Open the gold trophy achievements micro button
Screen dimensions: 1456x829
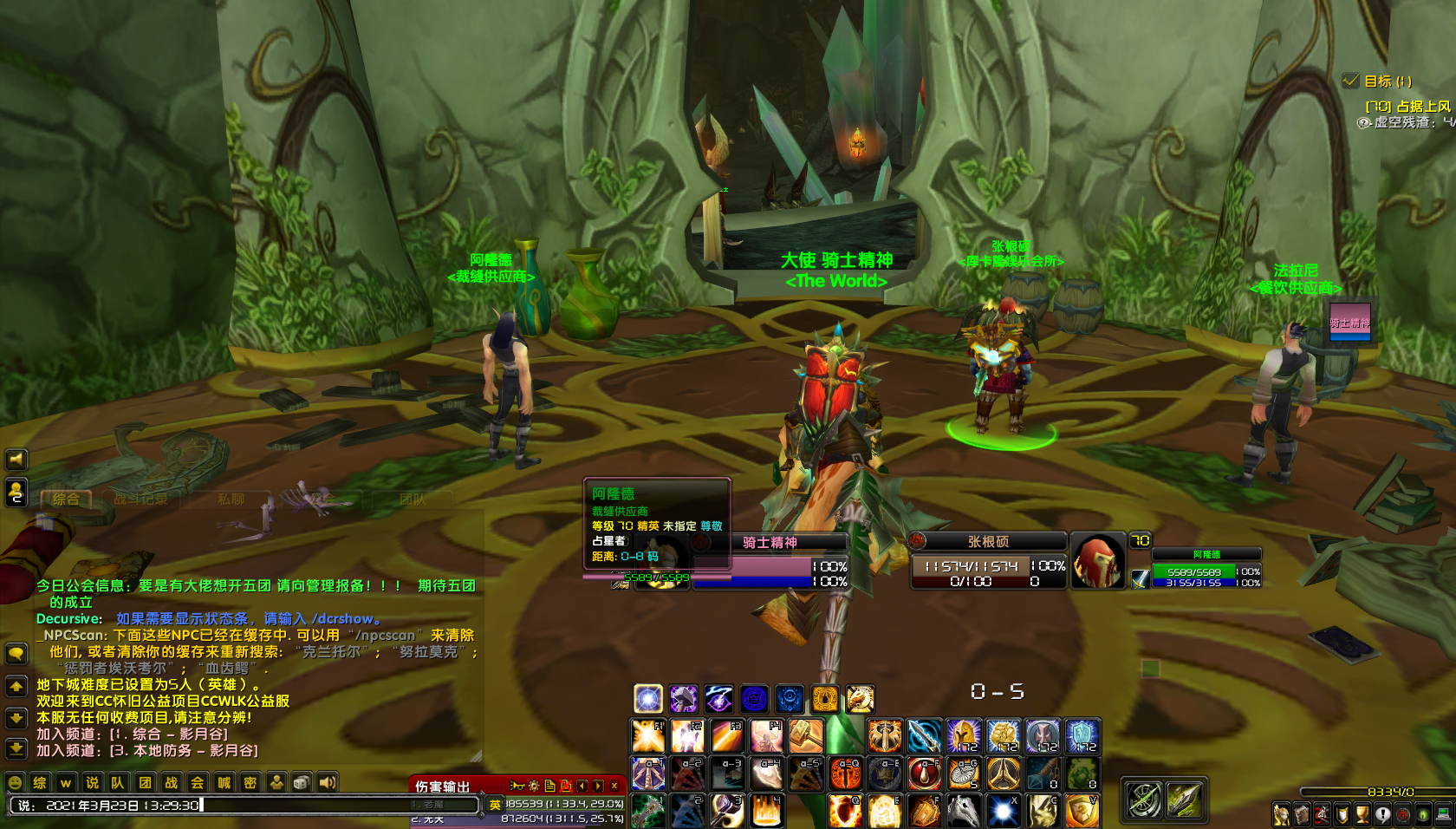coord(1362,814)
